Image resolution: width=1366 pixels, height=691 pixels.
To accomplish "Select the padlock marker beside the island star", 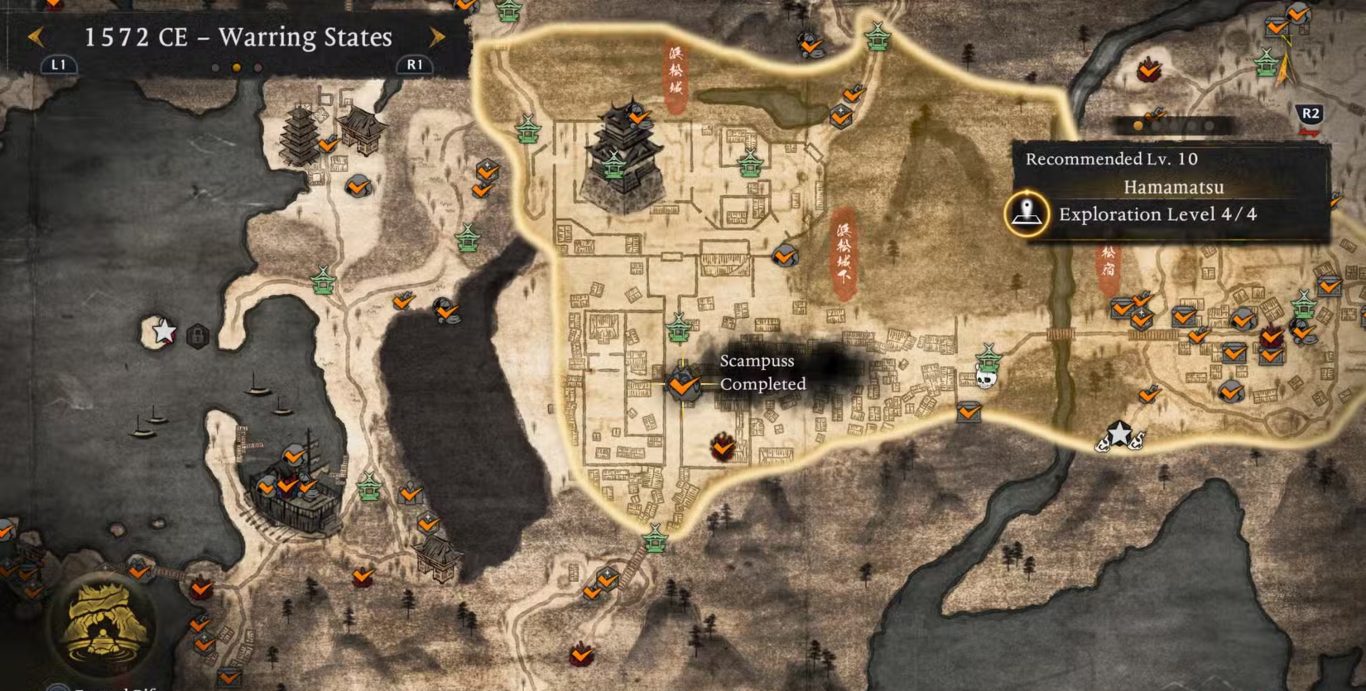I will (198, 334).
